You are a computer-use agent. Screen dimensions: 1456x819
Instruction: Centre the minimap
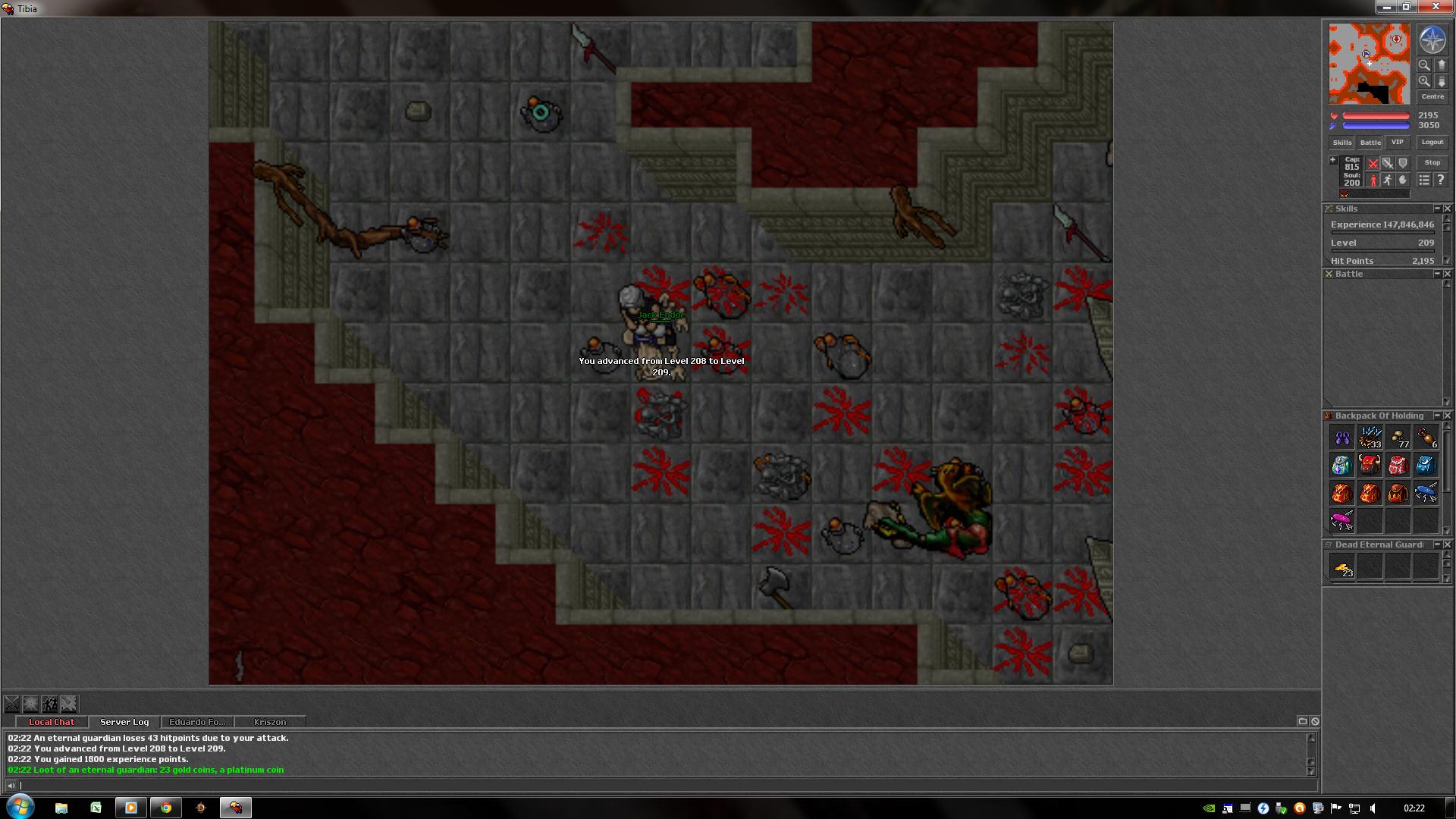coord(1432,96)
